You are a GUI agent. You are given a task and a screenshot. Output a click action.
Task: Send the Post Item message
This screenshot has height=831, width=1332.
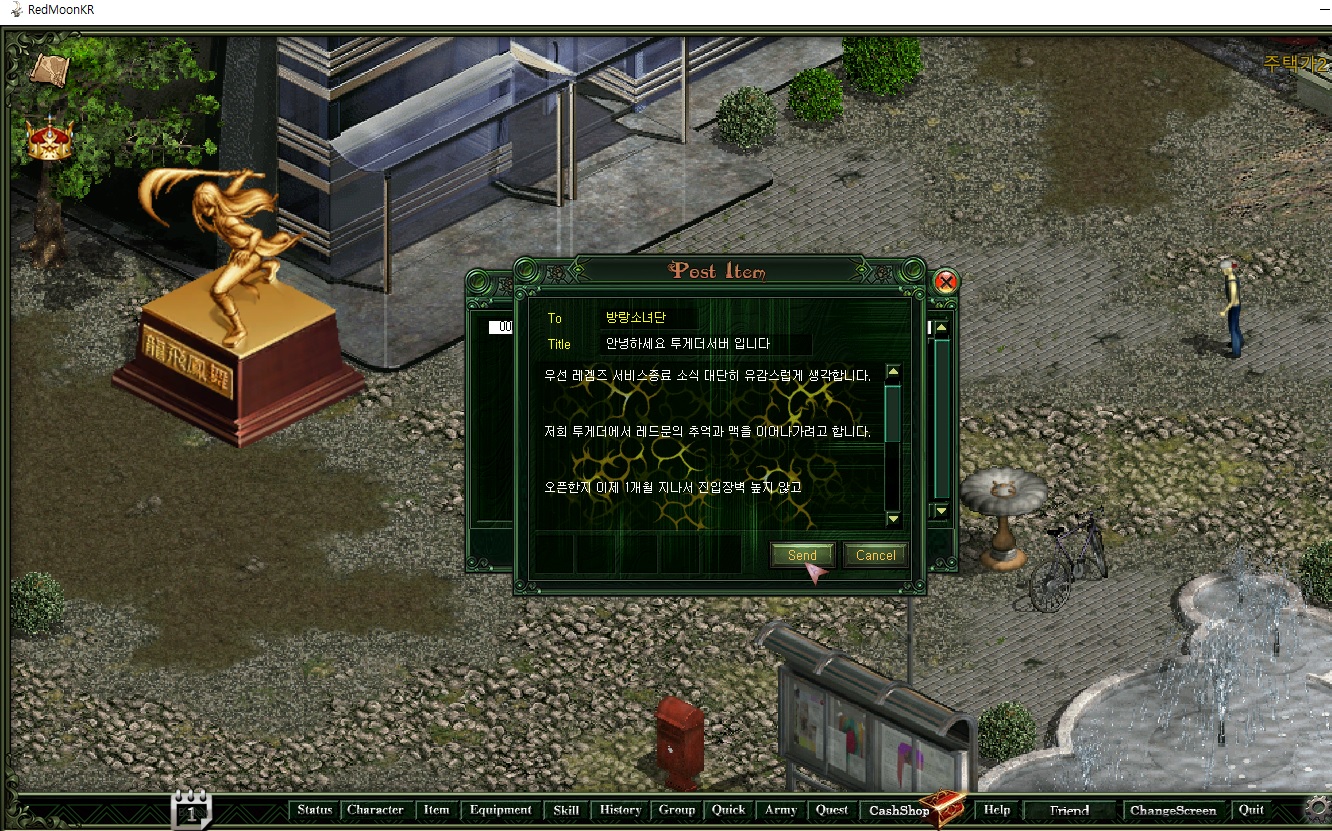point(802,555)
